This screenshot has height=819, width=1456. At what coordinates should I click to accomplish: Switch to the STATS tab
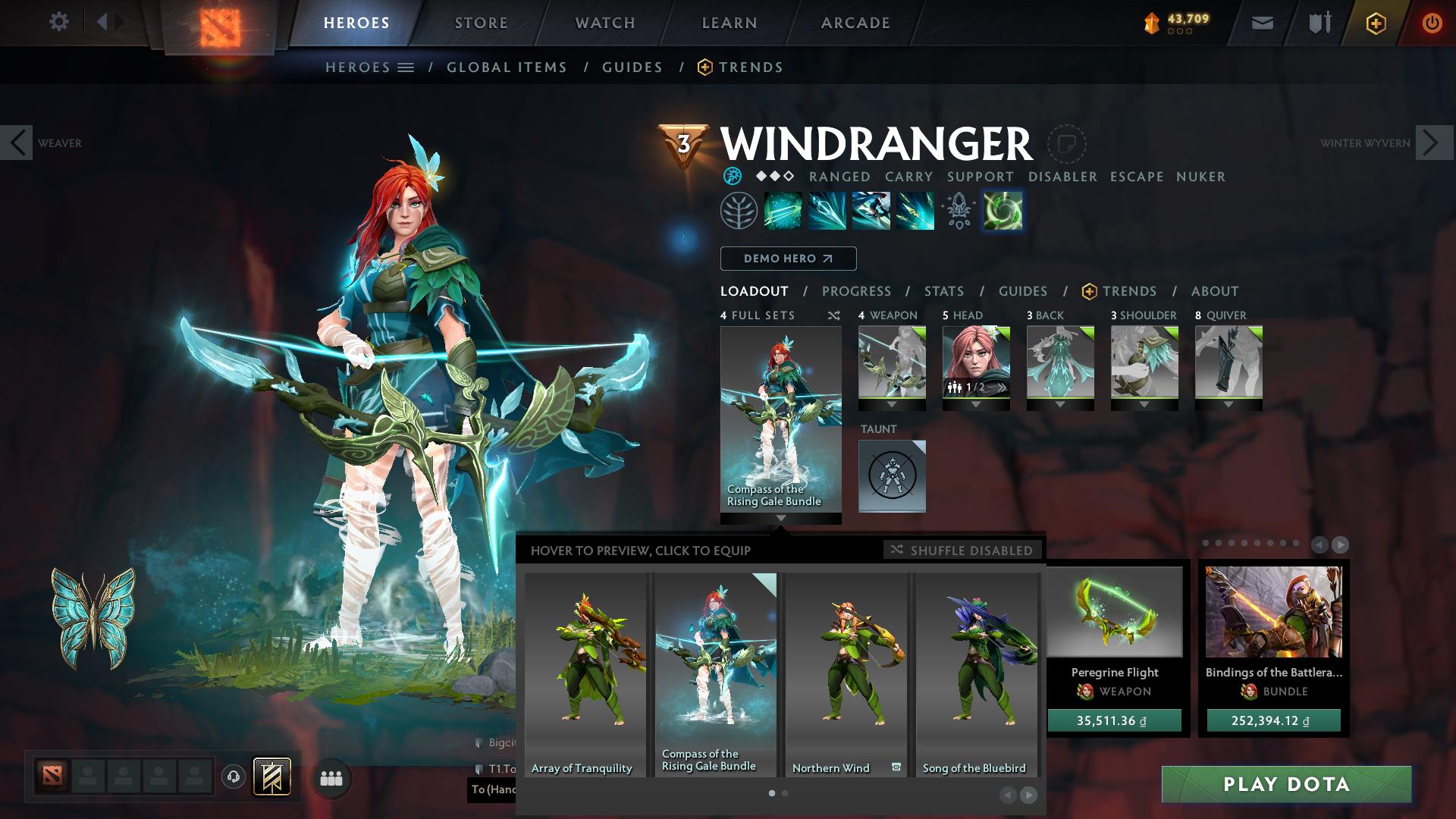943,291
